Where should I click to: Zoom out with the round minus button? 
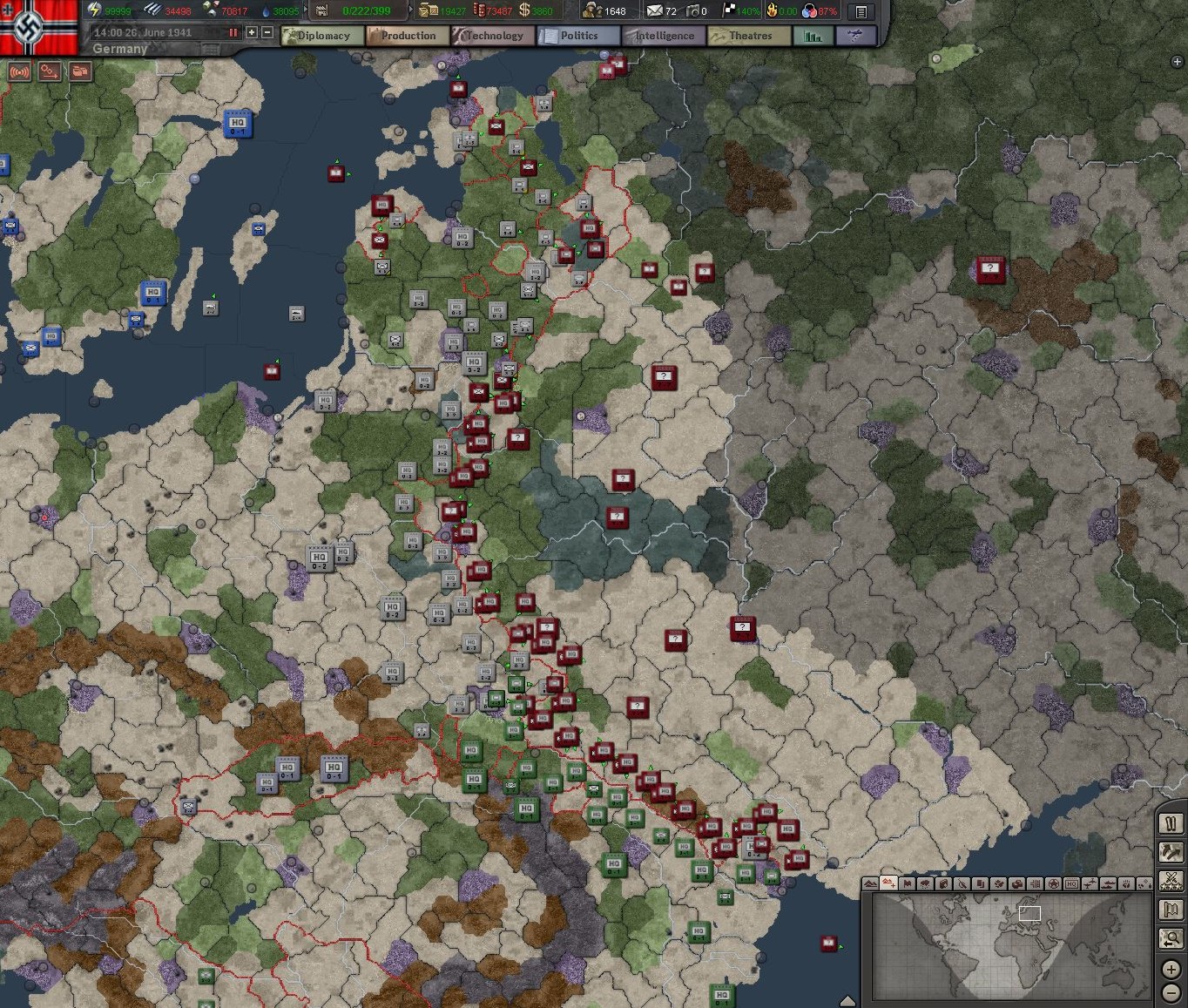point(1171,992)
